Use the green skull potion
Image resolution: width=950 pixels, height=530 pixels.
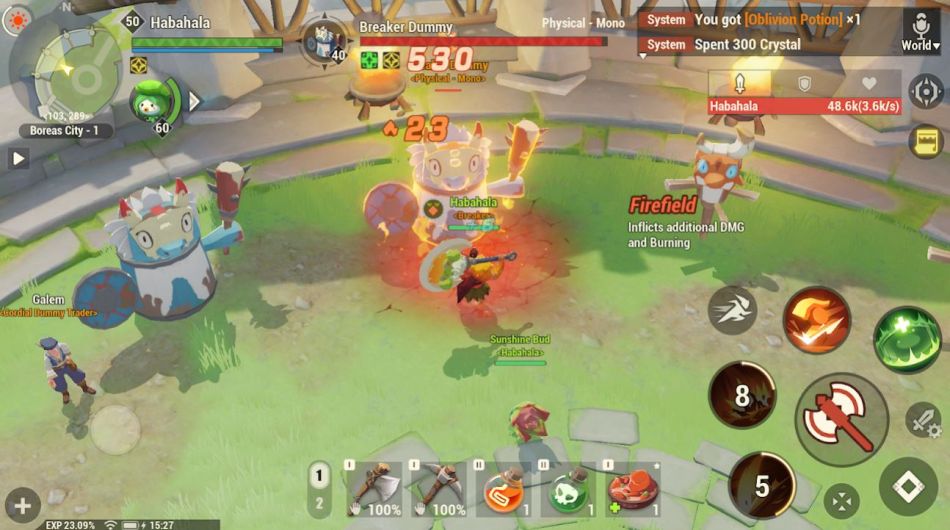pyautogui.click(x=569, y=489)
